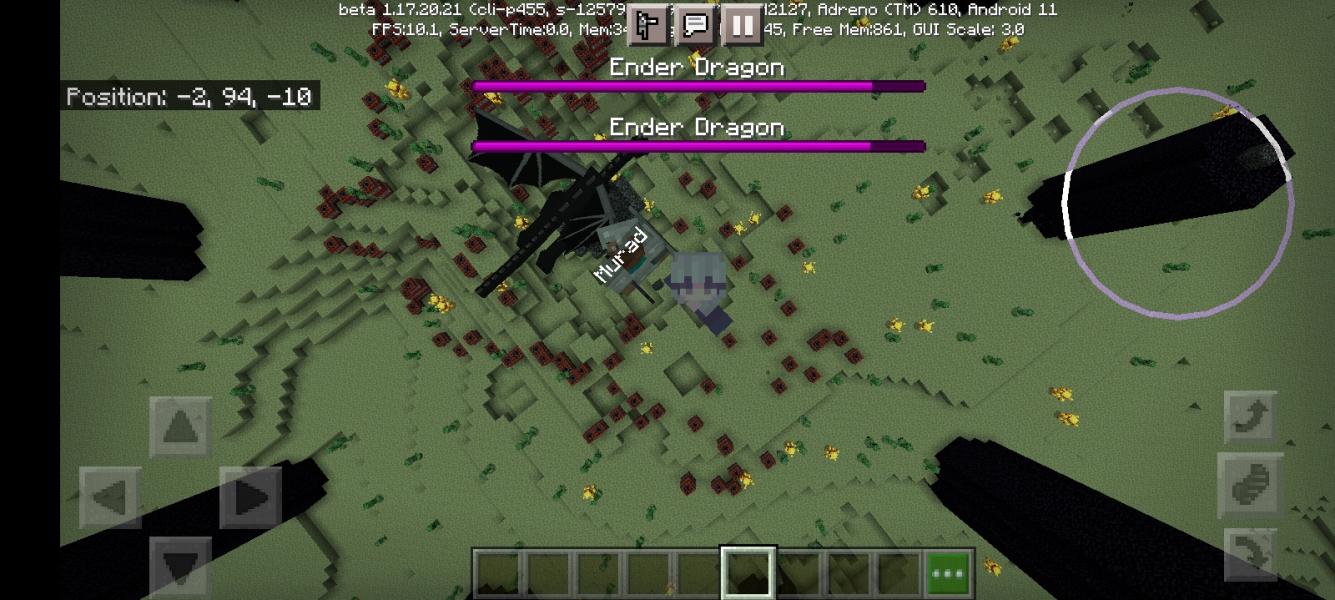Viewport: 1335px width, 600px height.
Task: Tap the move forward arrow
Action: click(x=180, y=427)
